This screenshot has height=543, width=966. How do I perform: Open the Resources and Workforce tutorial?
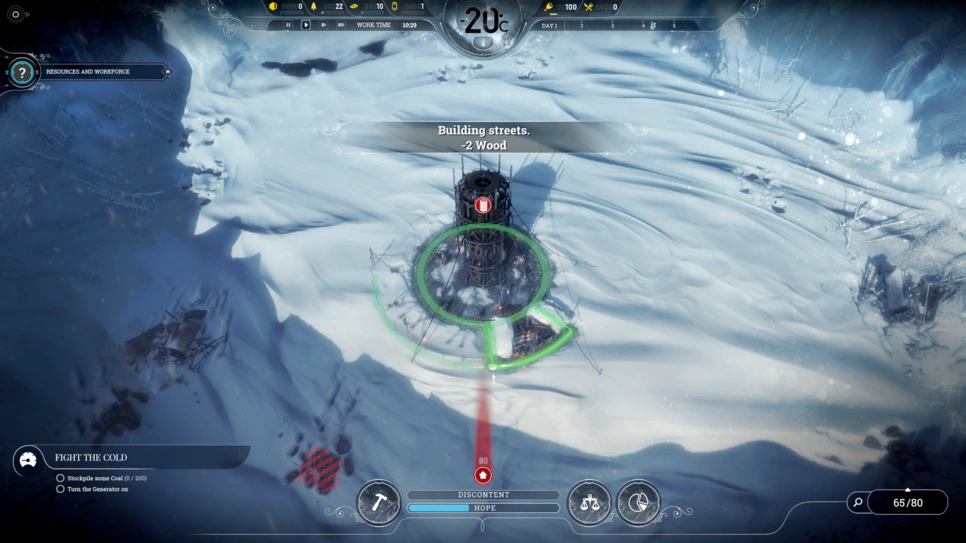tap(22, 72)
